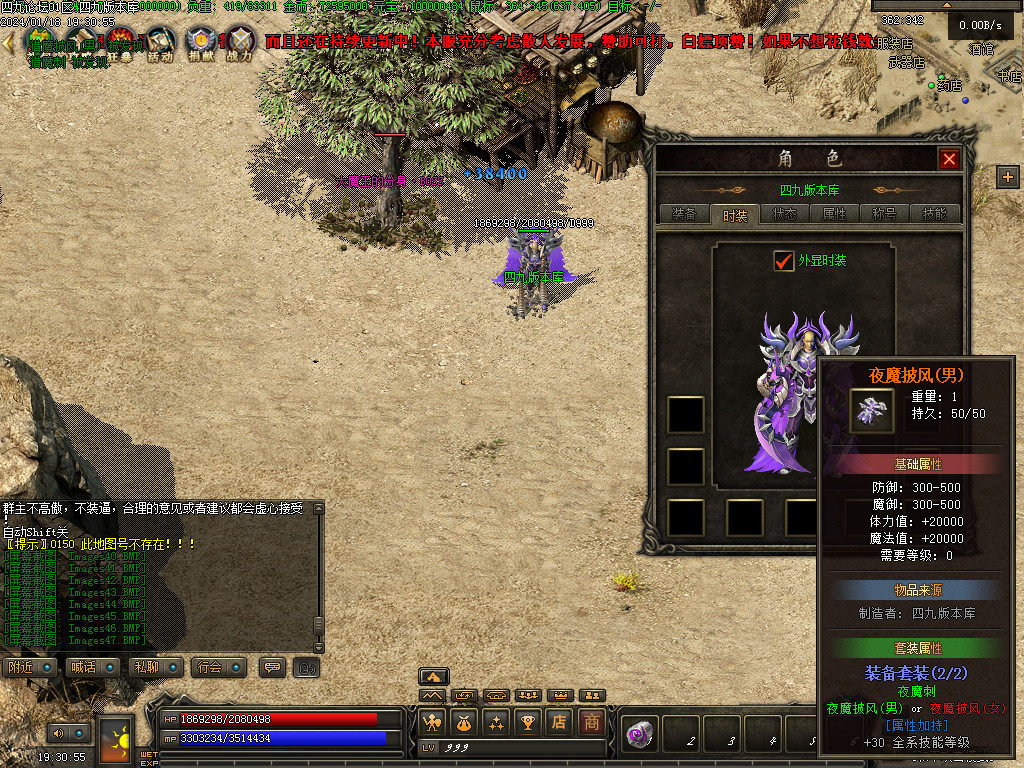Show the 属性 attributes tab
Screen dimensions: 1024x768
[x=835, y=214]
